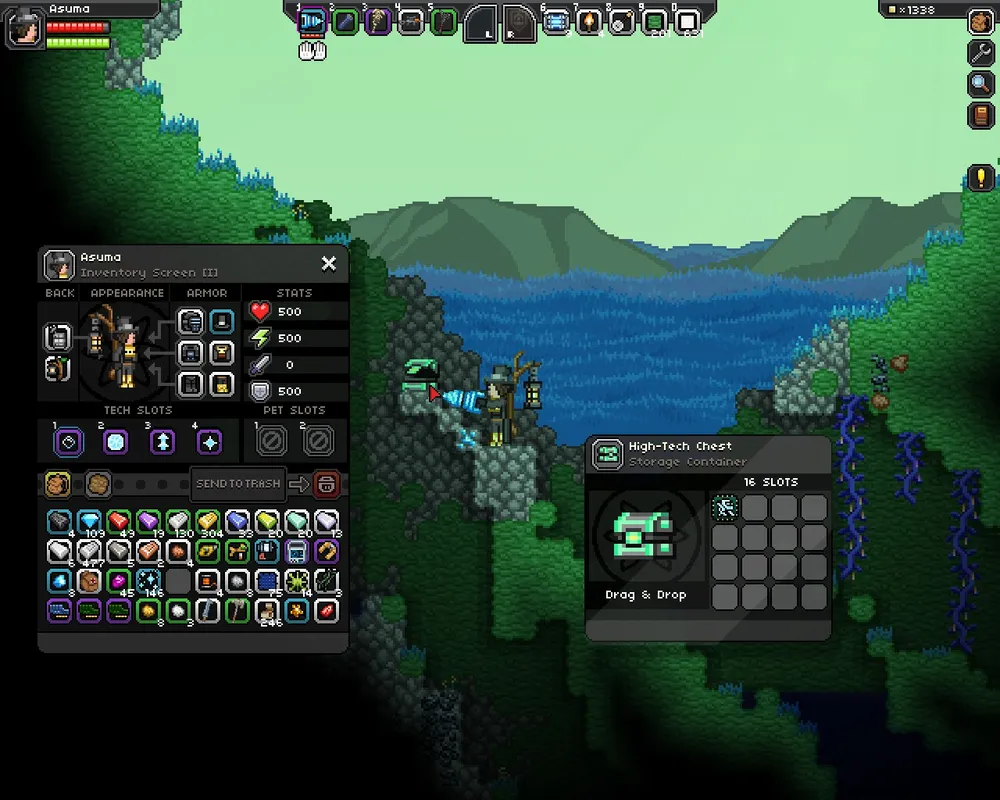This screenshot has width=1000, height=800.
Task: Open the crafting wrench menu
Action: [x=981, y=53]
